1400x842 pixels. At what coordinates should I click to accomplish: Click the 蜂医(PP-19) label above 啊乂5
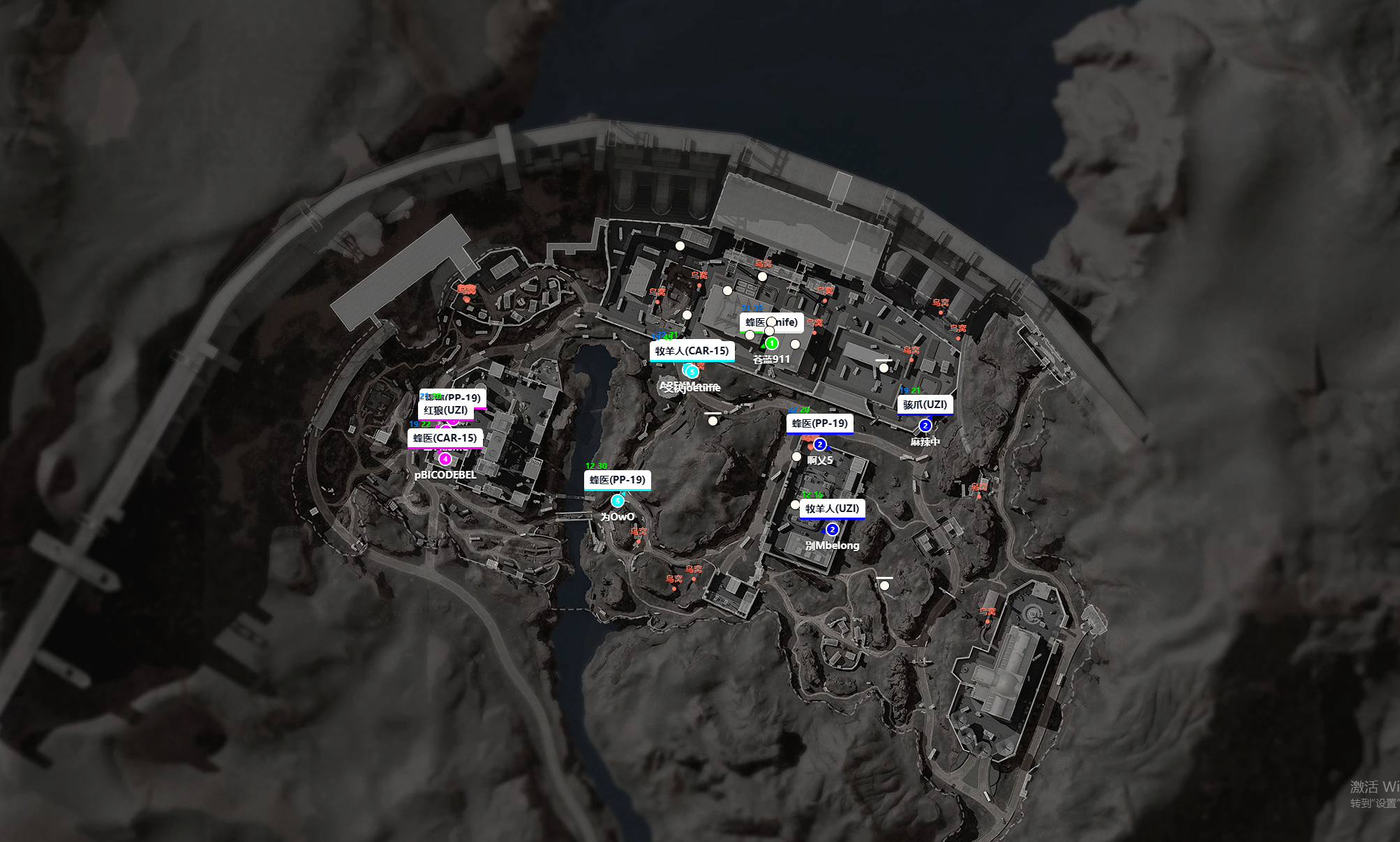819,423
